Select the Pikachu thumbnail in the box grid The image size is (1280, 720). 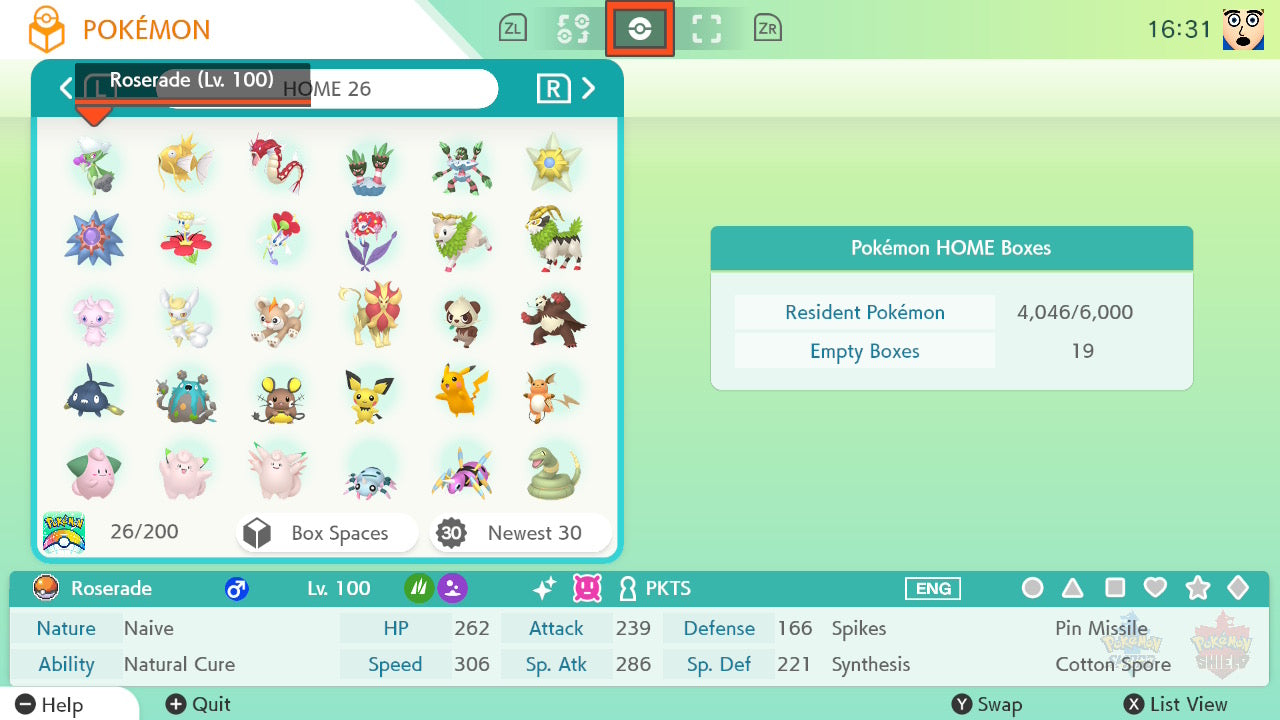462,391
